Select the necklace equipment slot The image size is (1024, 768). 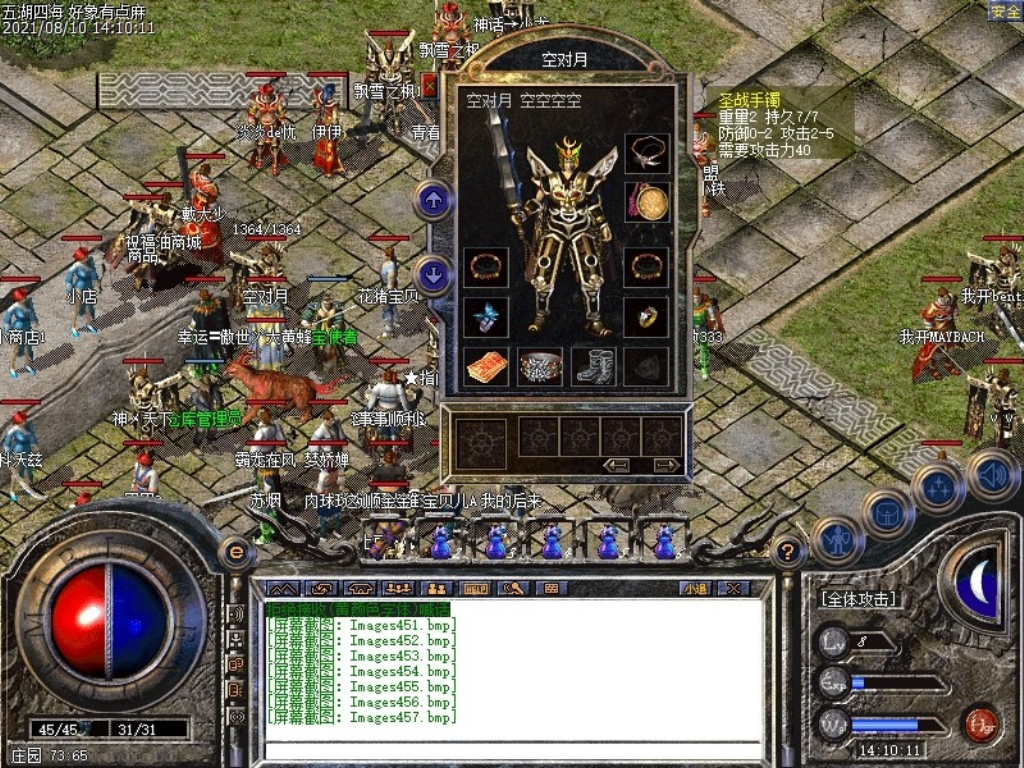point(647,153)
